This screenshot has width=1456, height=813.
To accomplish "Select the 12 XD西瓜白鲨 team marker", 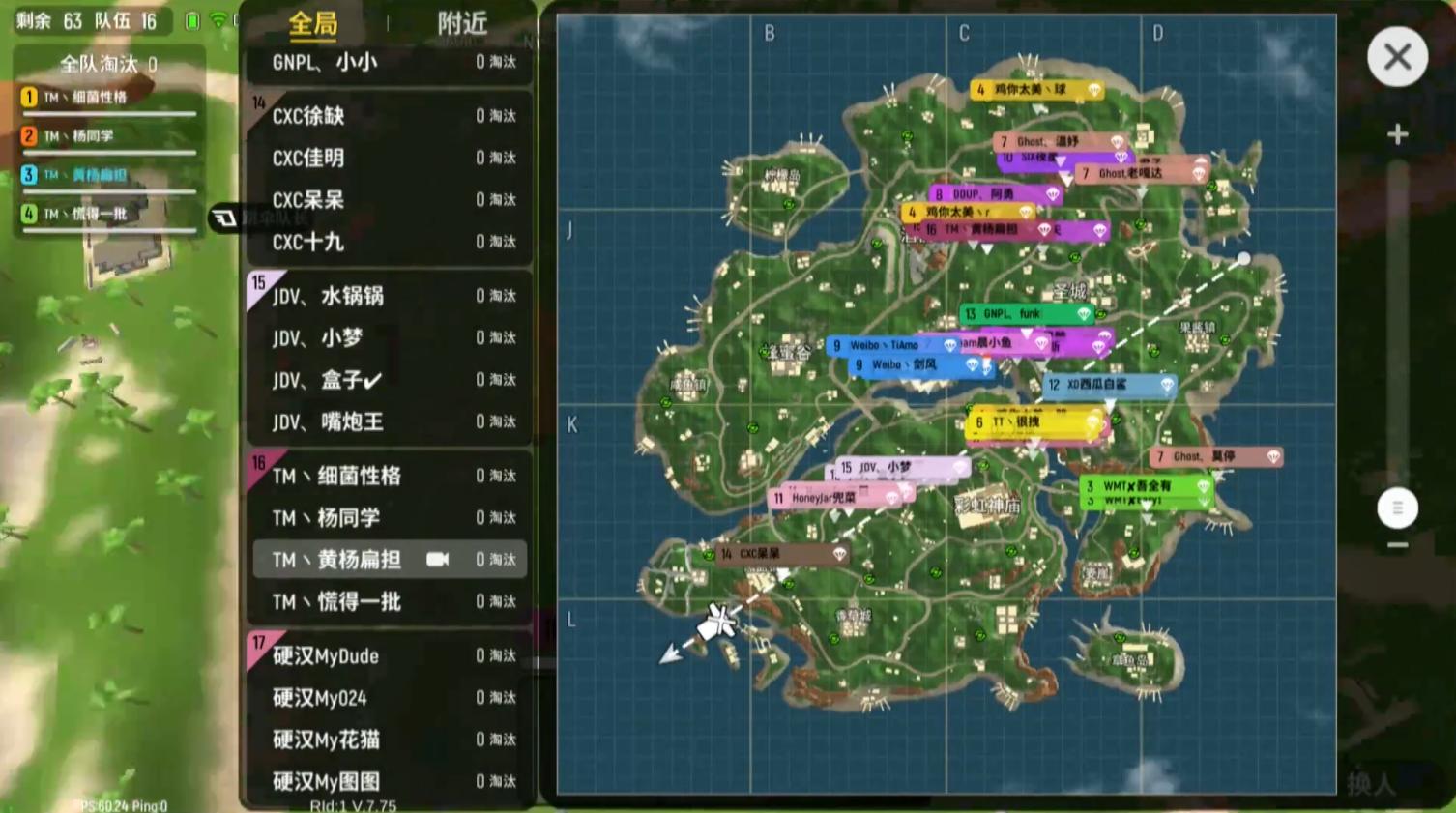I will pos(1106,384).
